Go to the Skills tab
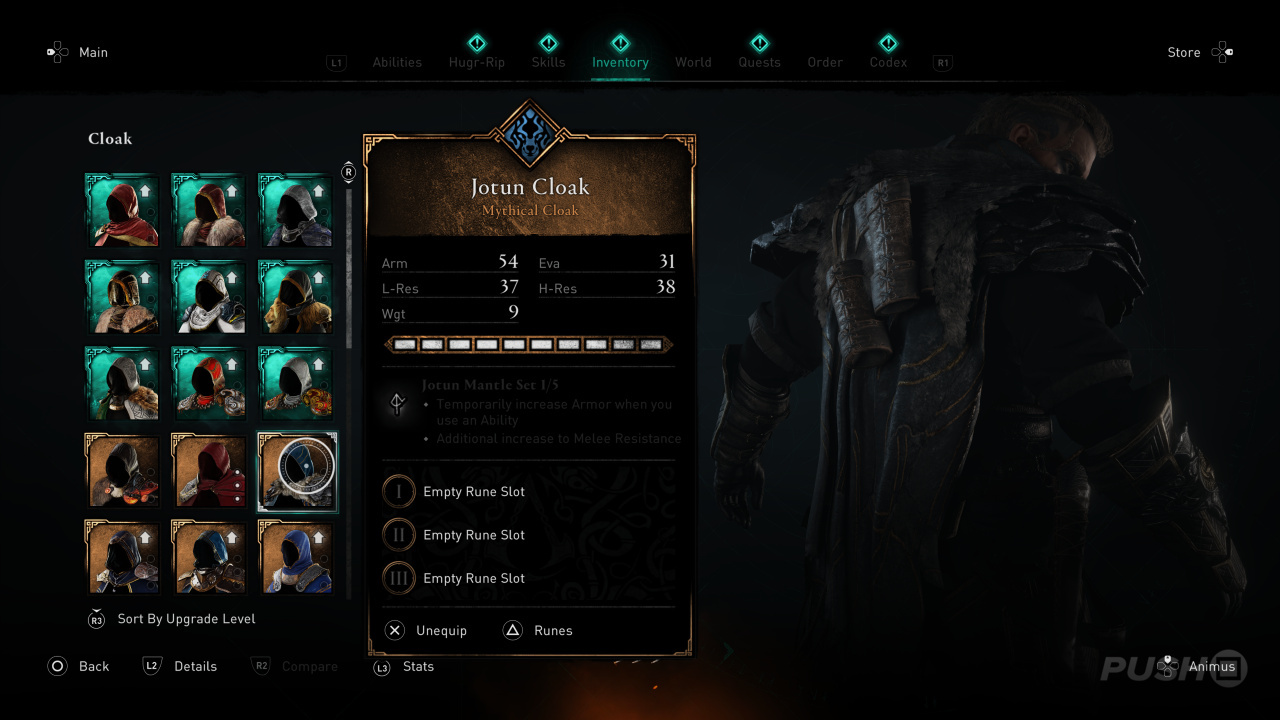This screenshot has height=720, width=1280. click(548, 62)
